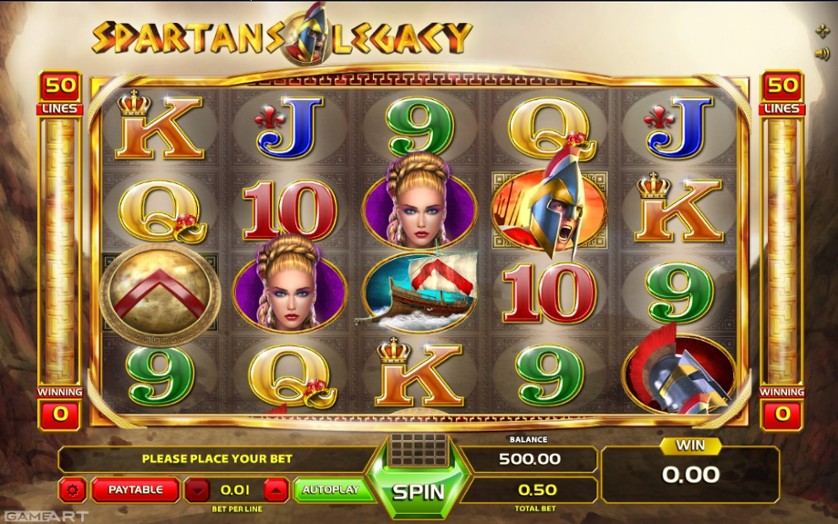Spin the reels with the green SPIN button
This screenshot has height=524, width=838.
418,492
